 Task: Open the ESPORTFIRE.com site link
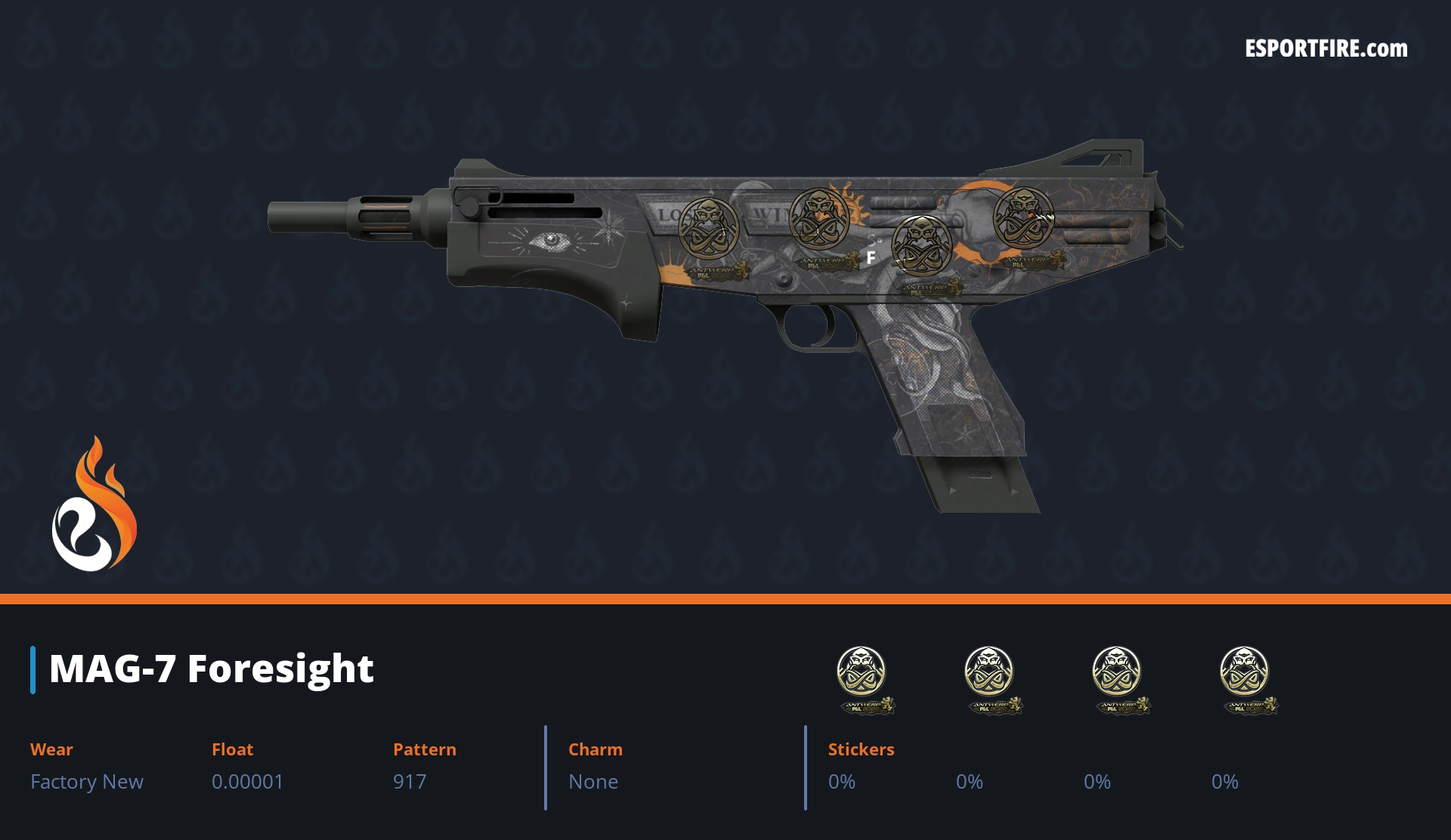1326,49
